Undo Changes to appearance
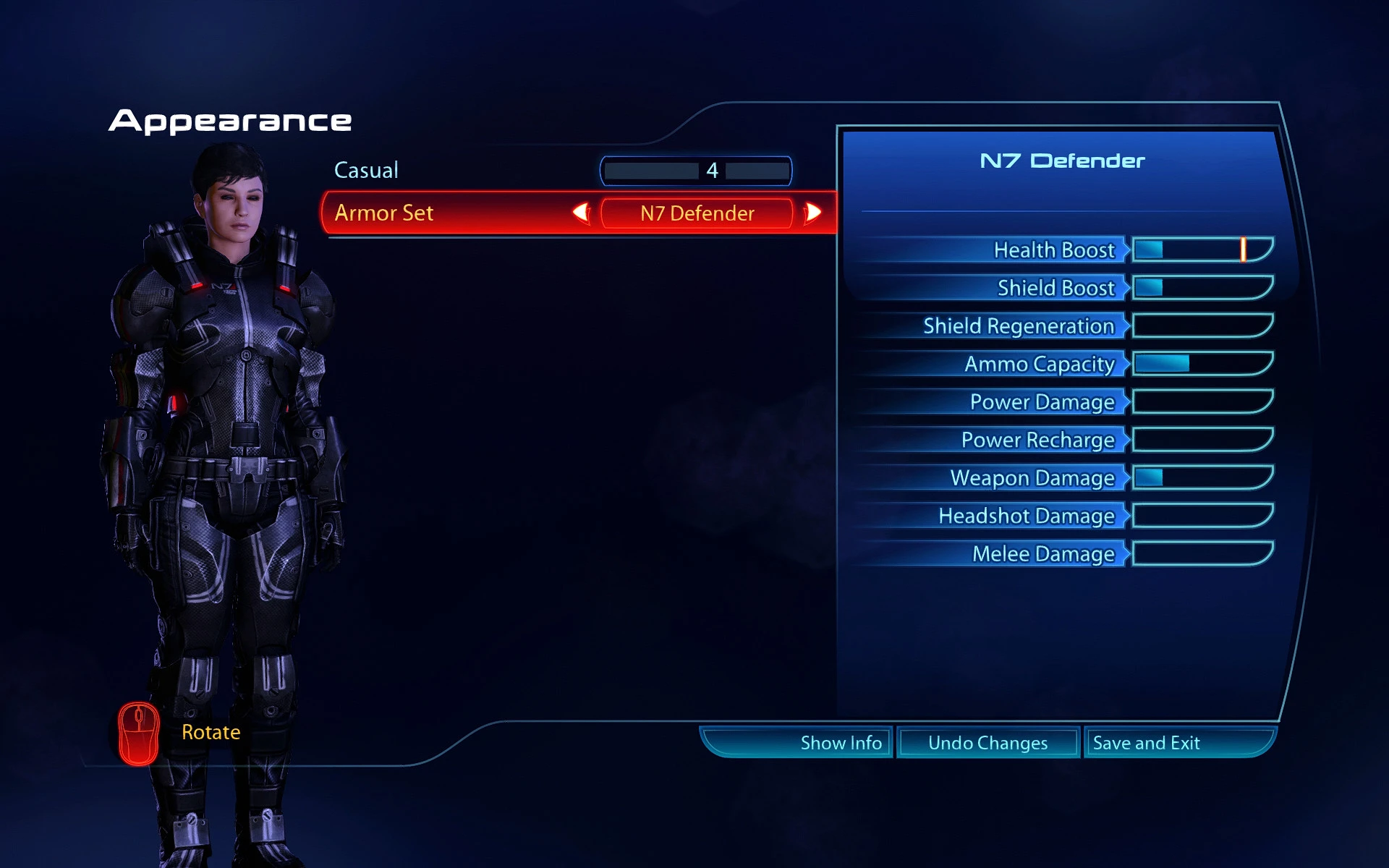The height and width of the screenshot is (868, 1389). pos(987,743)
